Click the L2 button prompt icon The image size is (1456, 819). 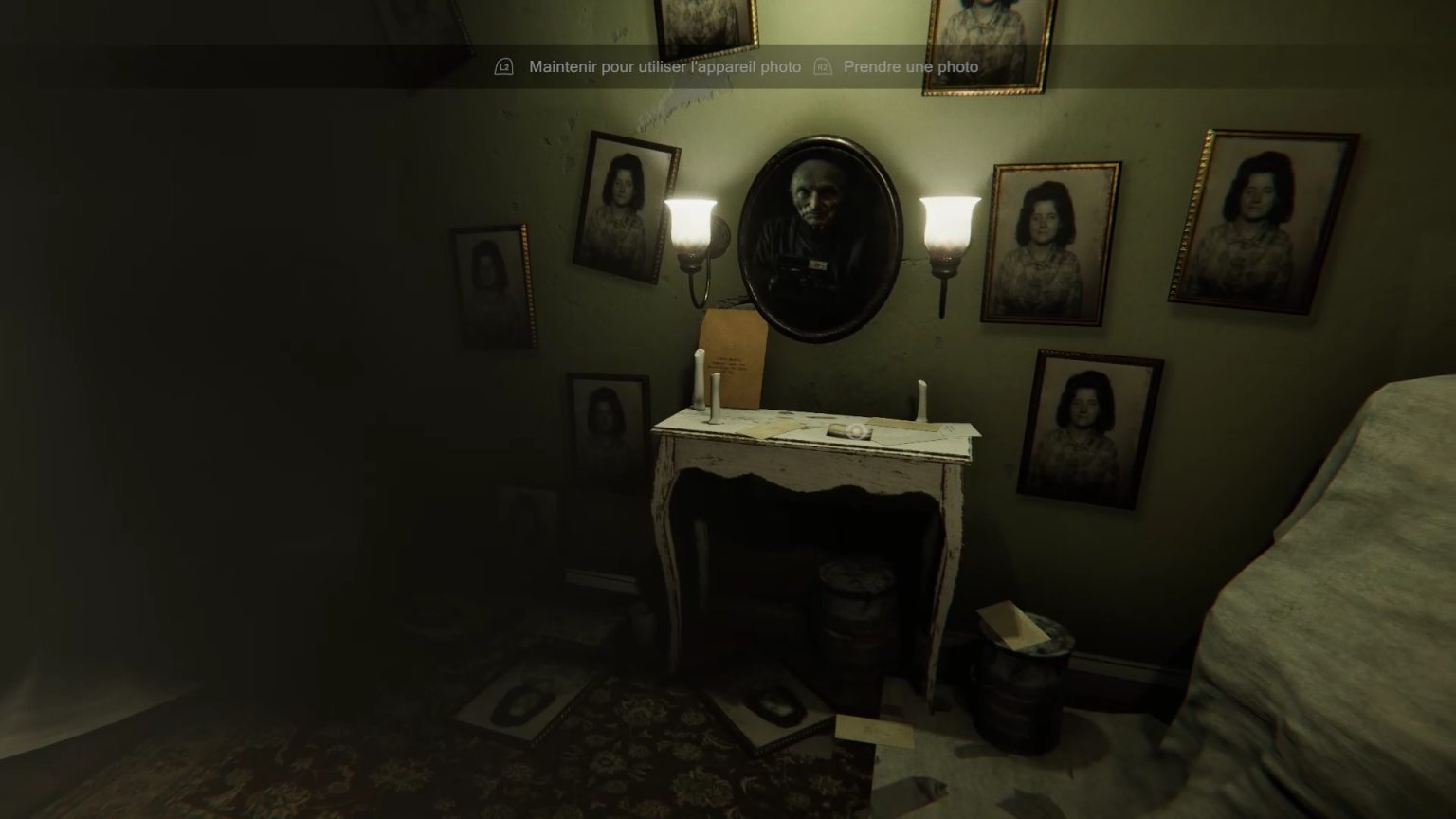(x=503, y=66)
